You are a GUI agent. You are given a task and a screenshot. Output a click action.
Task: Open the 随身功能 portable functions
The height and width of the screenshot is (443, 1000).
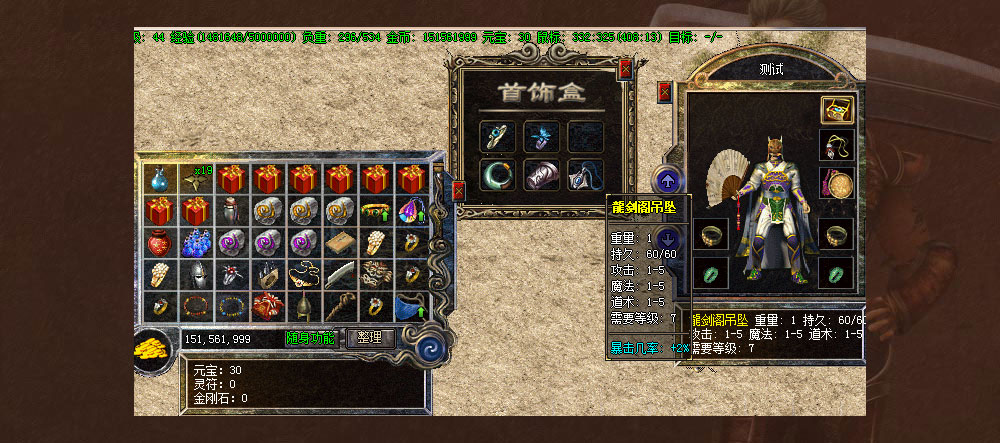tap(311, 338)
